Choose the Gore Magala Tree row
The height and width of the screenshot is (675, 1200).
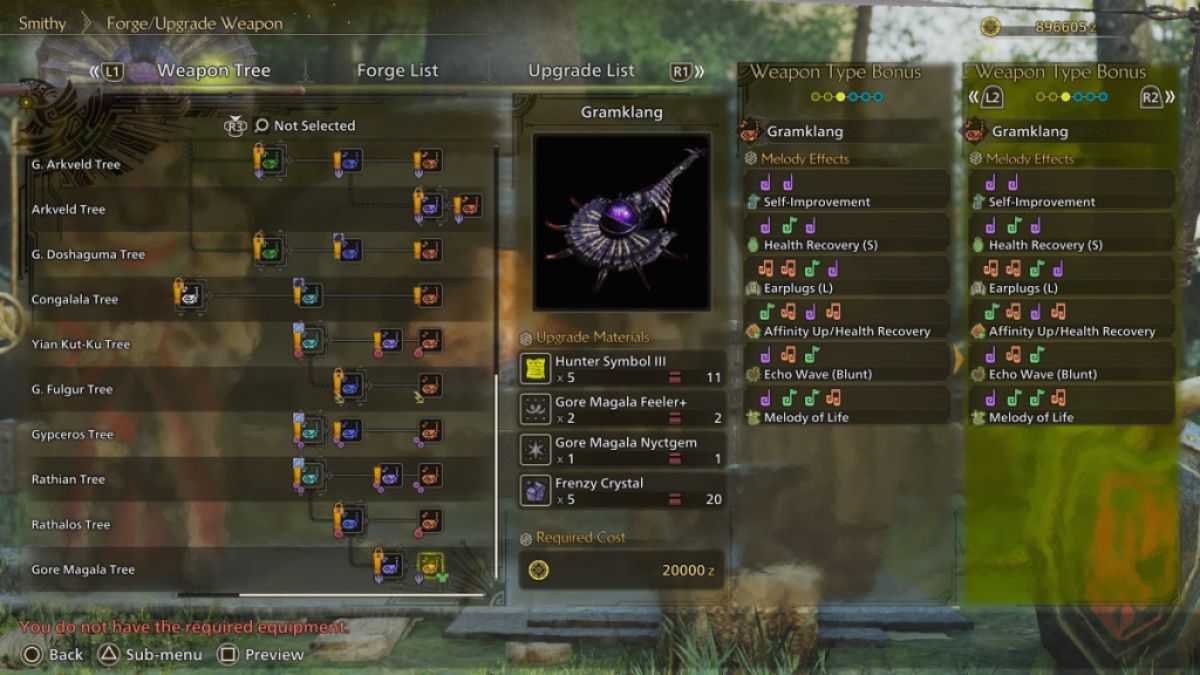(83, 569)
